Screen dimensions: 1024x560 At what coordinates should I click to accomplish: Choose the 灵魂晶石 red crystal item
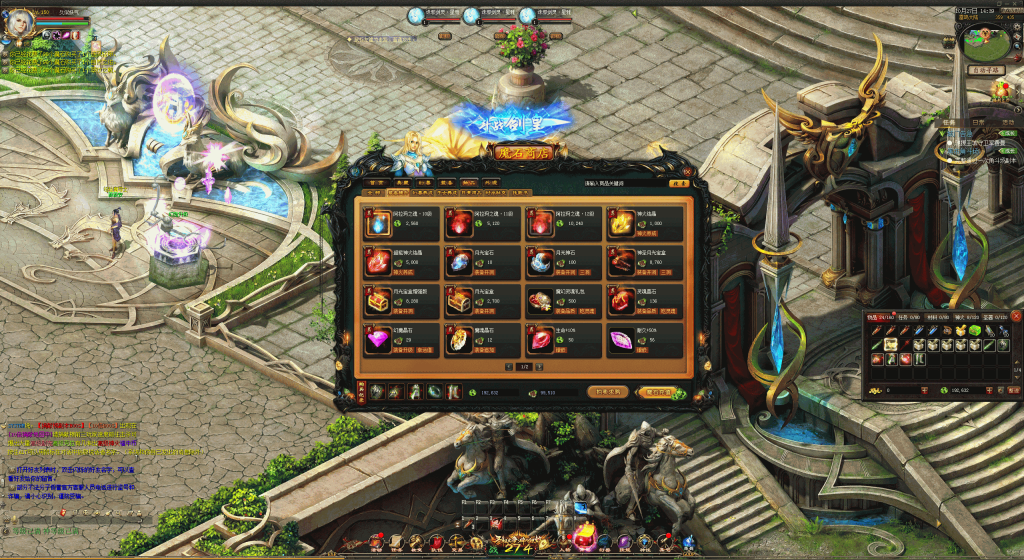tap(620, 300)
